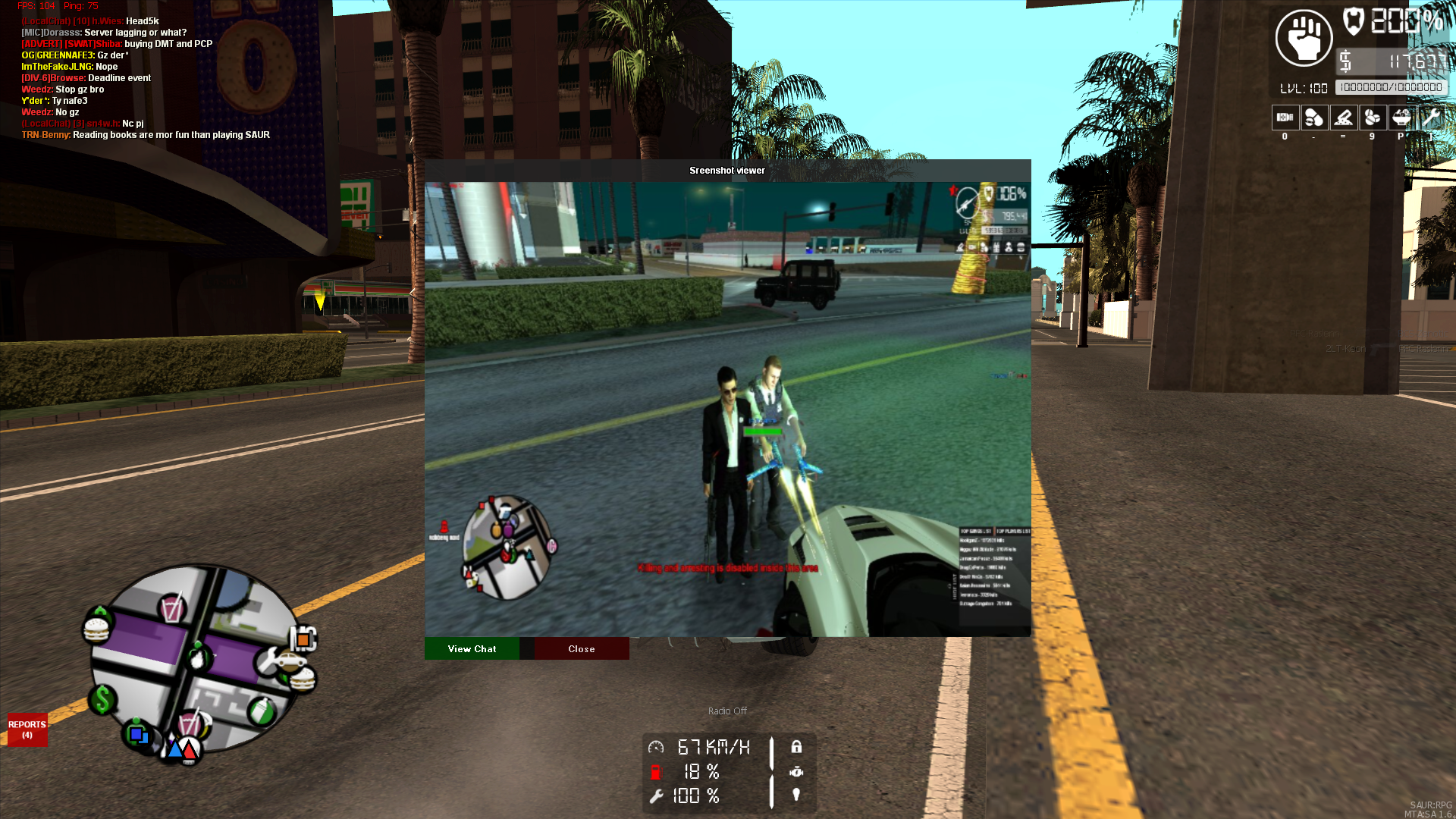
Task: Use the medkit canister slot
Action: coord(1285,118)
